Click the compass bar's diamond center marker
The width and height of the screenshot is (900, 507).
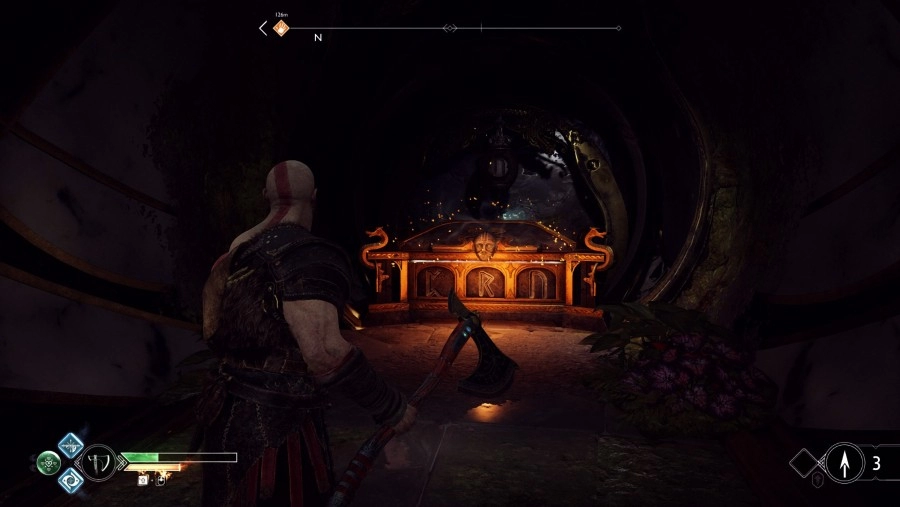[x=450, y=28]
